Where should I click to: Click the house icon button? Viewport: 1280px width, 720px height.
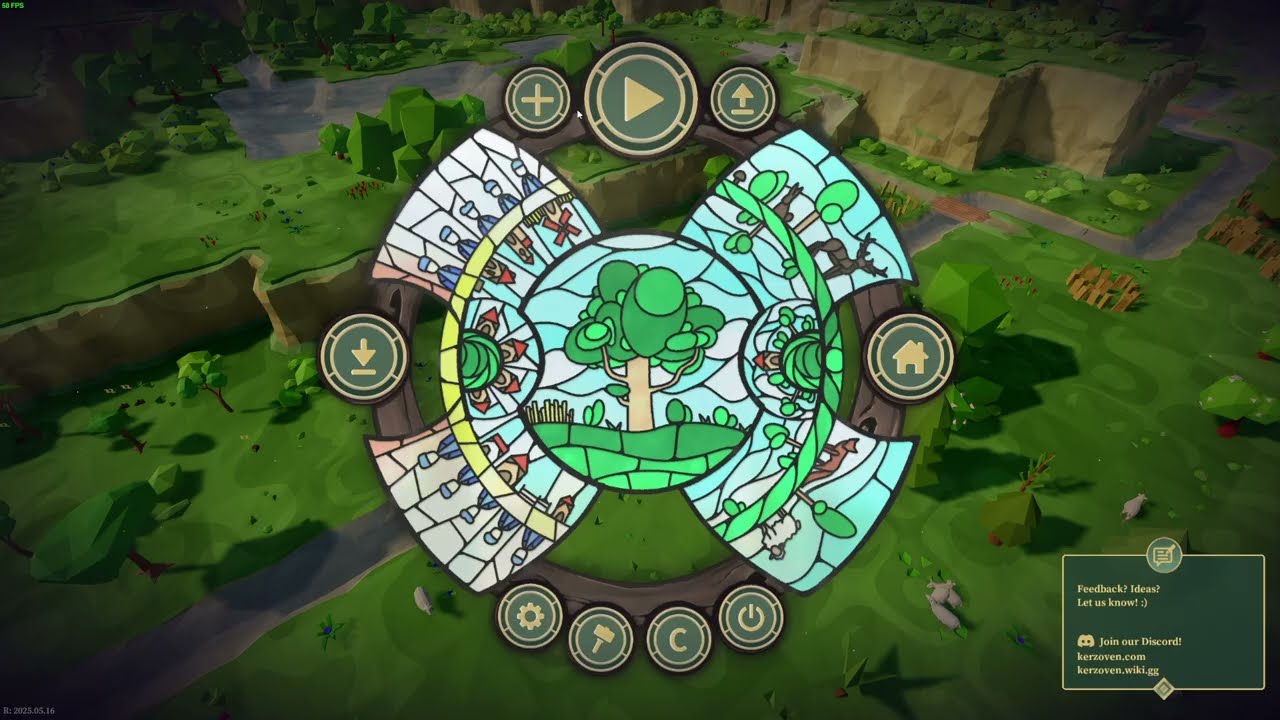point(909,357)
